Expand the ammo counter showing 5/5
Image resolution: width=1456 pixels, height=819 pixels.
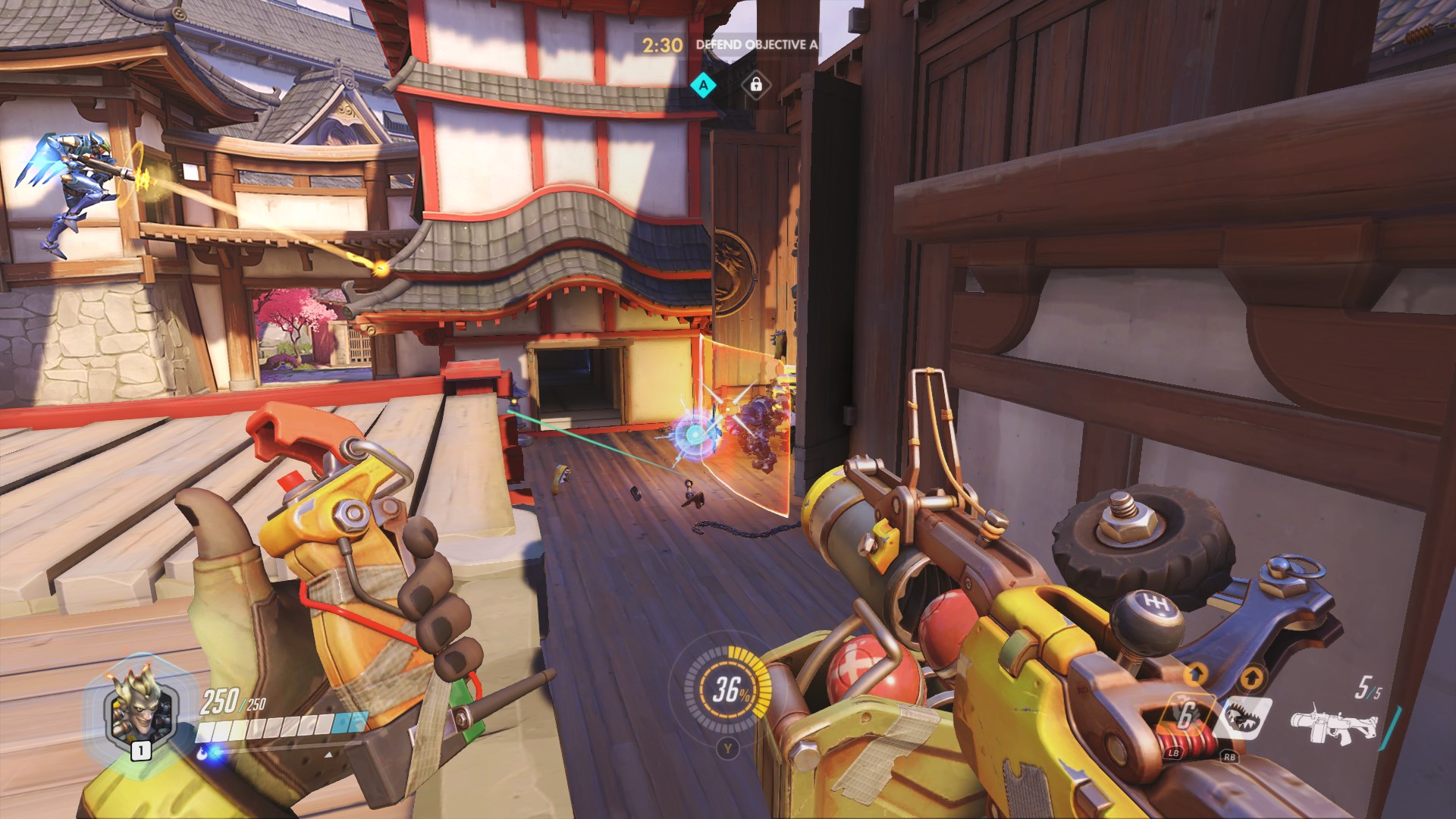[x=1370, y=686]
